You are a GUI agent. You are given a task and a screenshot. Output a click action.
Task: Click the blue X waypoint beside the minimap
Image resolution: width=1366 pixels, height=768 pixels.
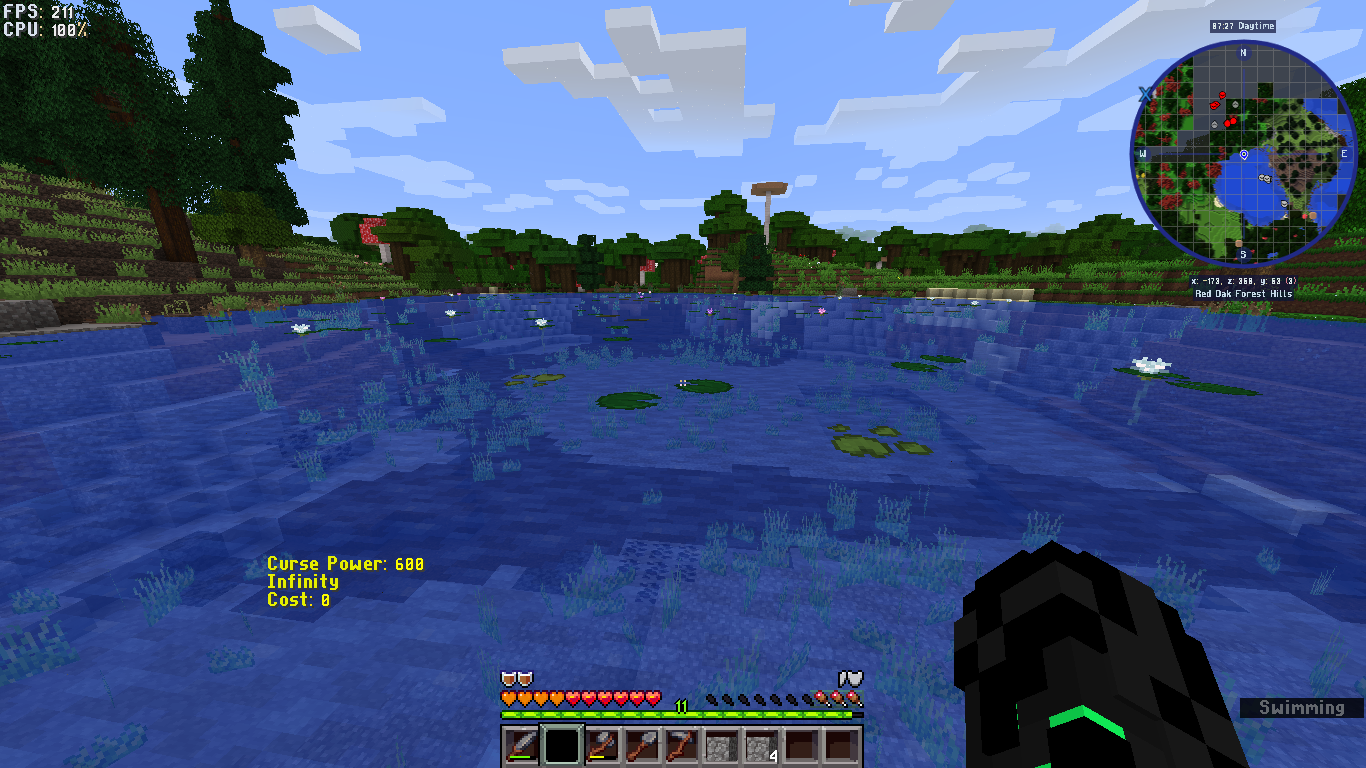tap(1146, 94)
